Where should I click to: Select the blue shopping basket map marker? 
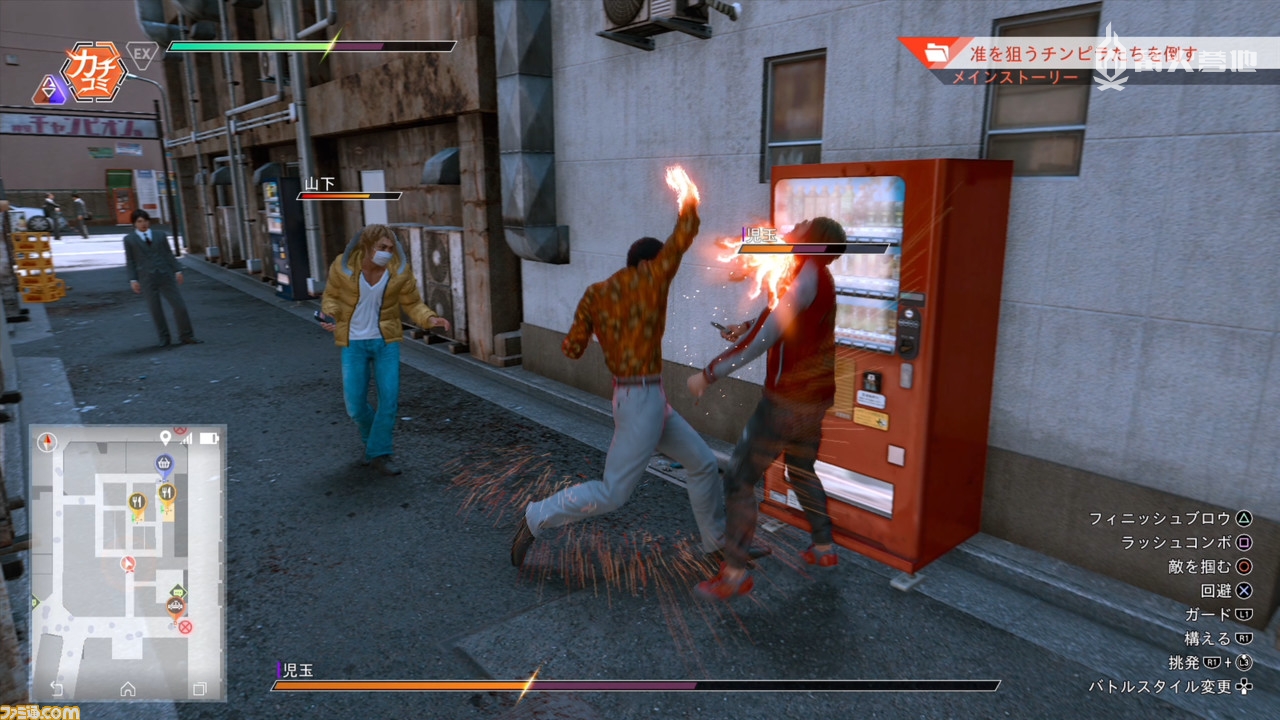point(164,463)
